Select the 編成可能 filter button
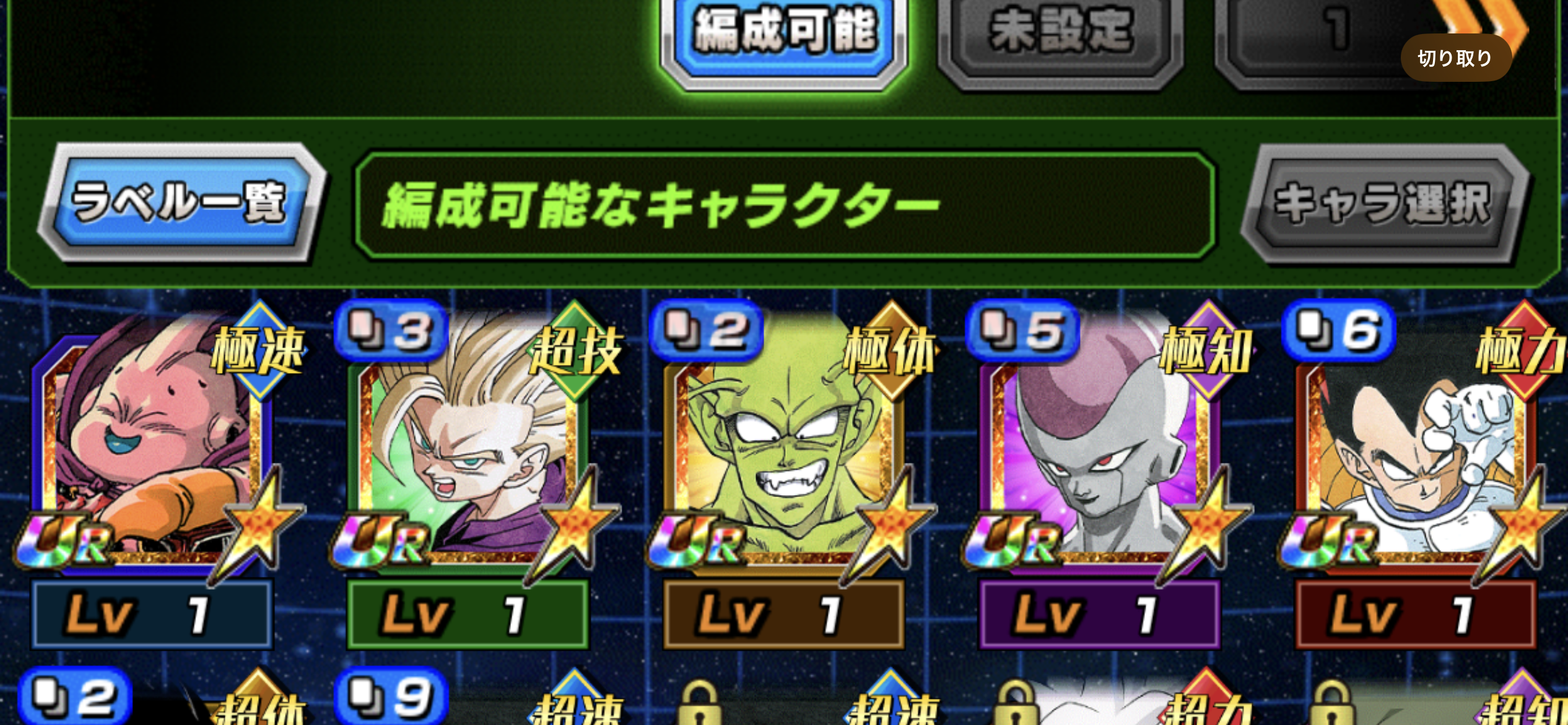Viewport: 1568px width, 725px height. (785, 34)
